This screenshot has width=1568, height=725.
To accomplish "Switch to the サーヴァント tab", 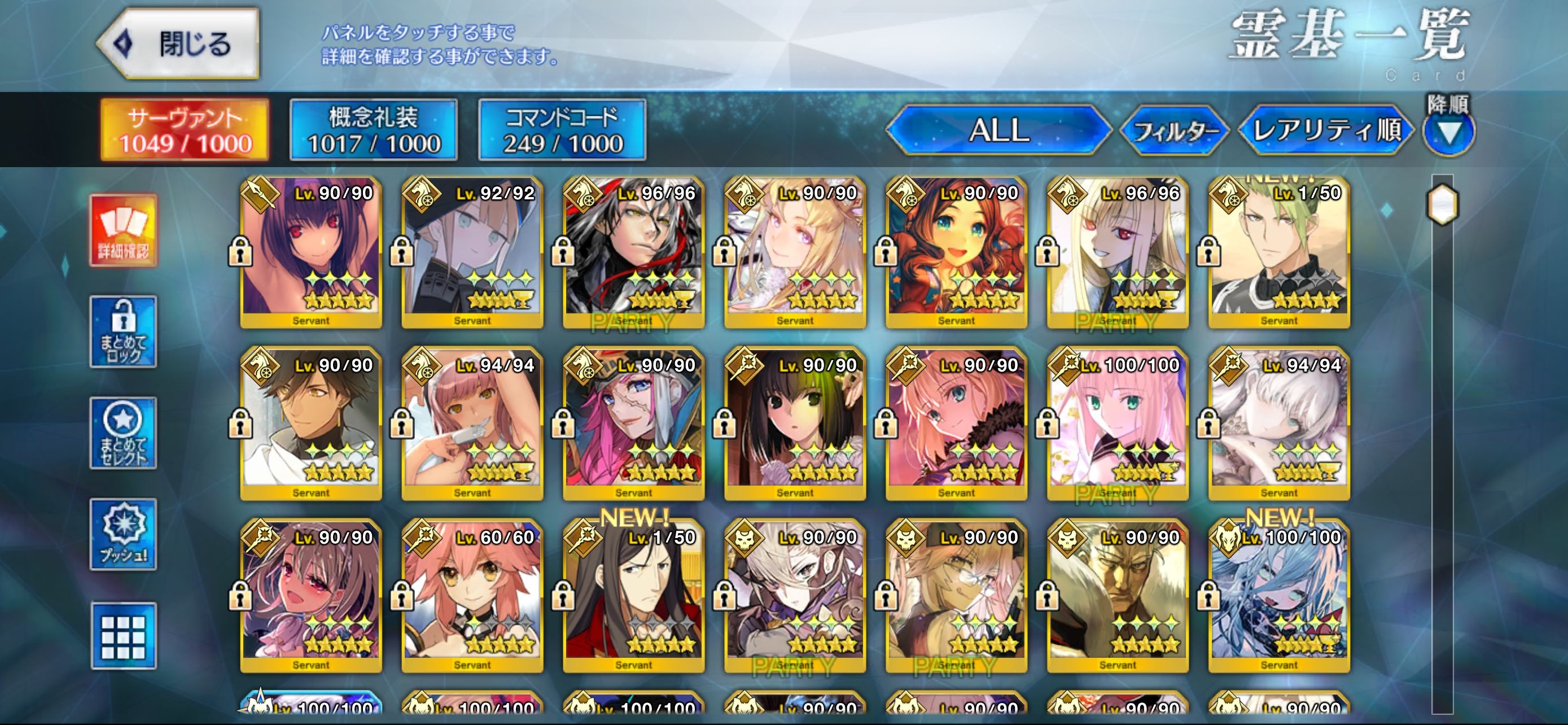I will click(x=185, y=130).
